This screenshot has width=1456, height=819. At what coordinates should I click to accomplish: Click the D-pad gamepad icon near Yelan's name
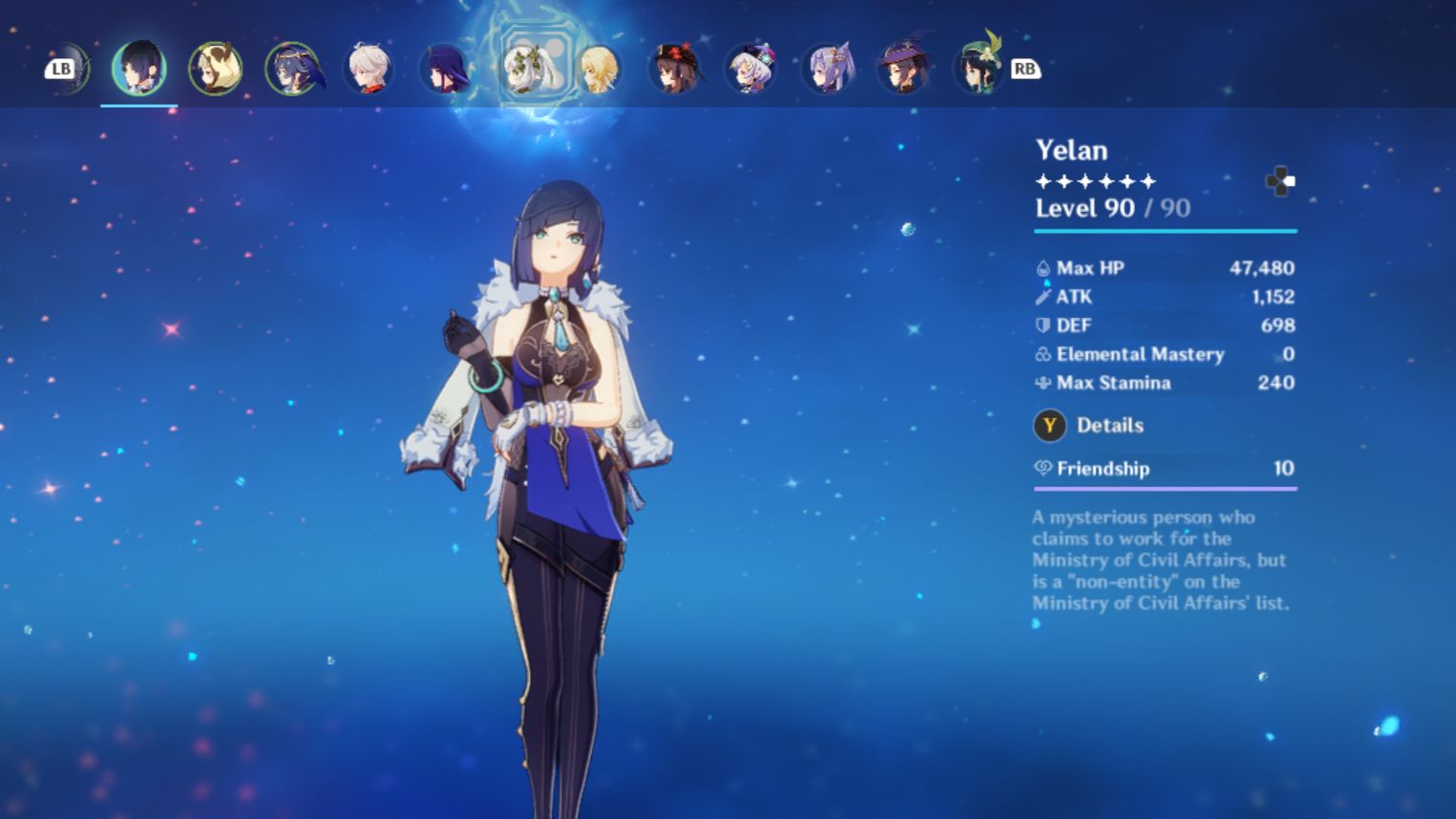1280,181
